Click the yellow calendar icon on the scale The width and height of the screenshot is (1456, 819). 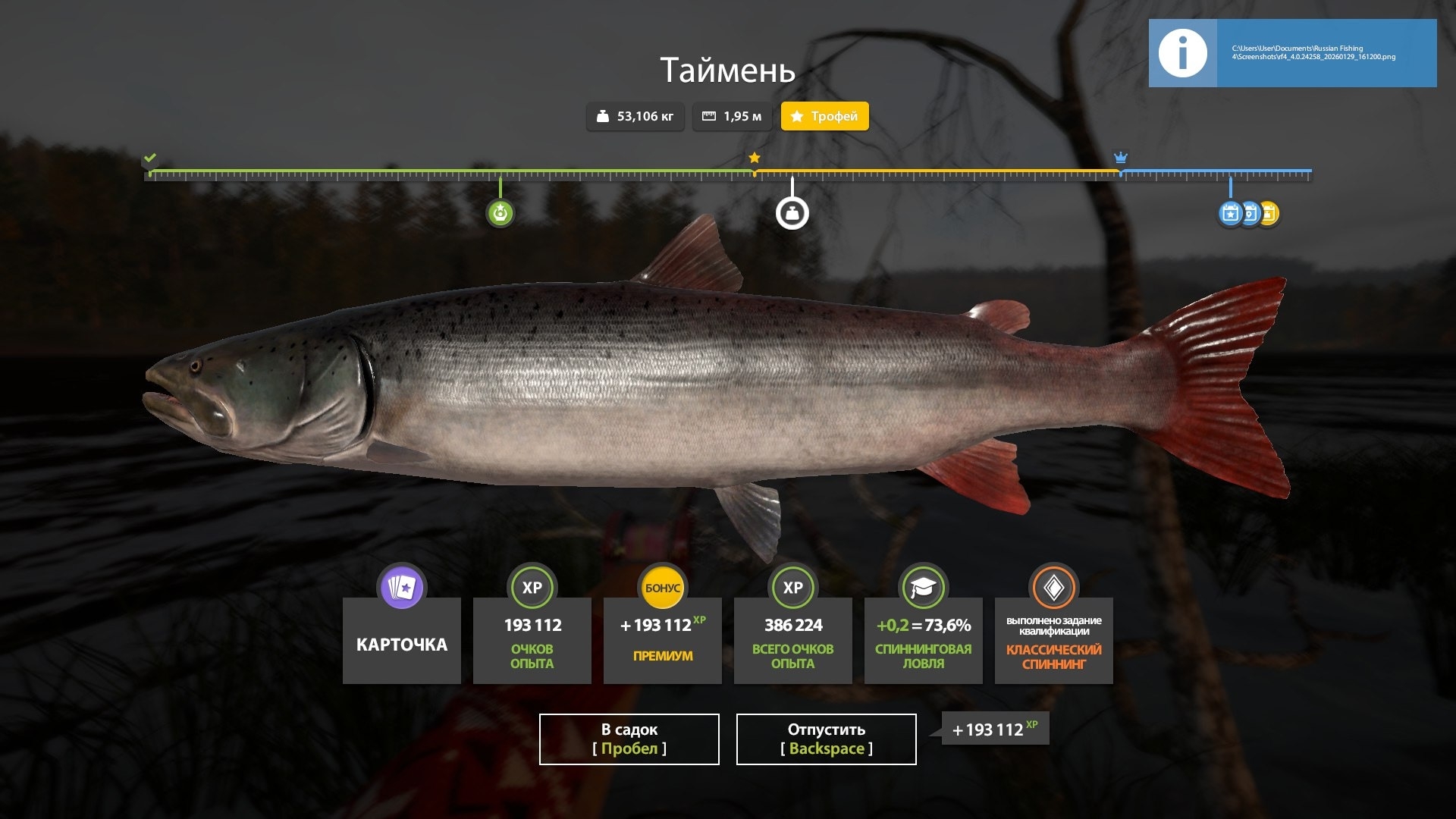(x=1269, y=214)
